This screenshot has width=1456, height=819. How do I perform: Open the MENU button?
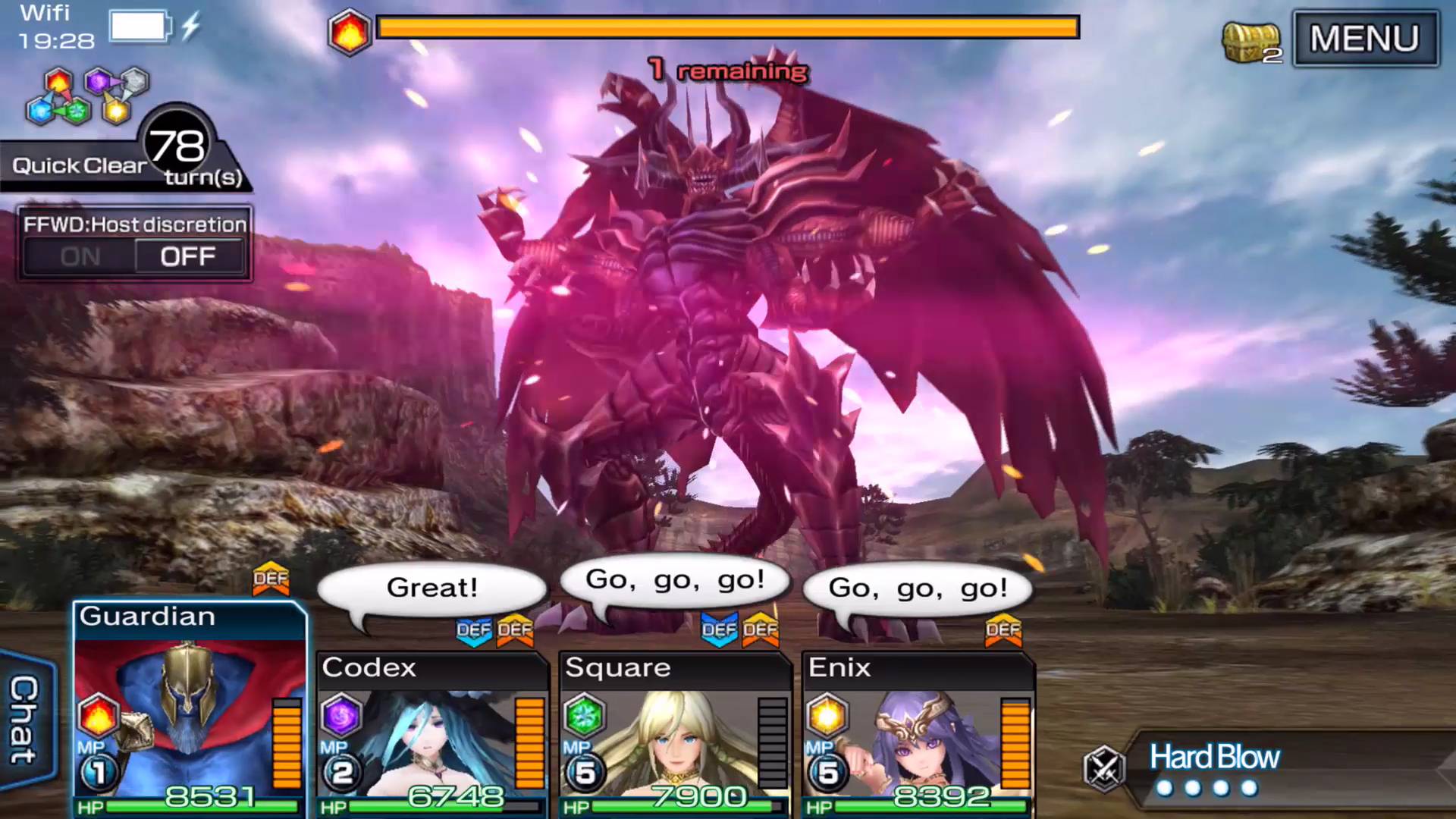point(1364,39)
